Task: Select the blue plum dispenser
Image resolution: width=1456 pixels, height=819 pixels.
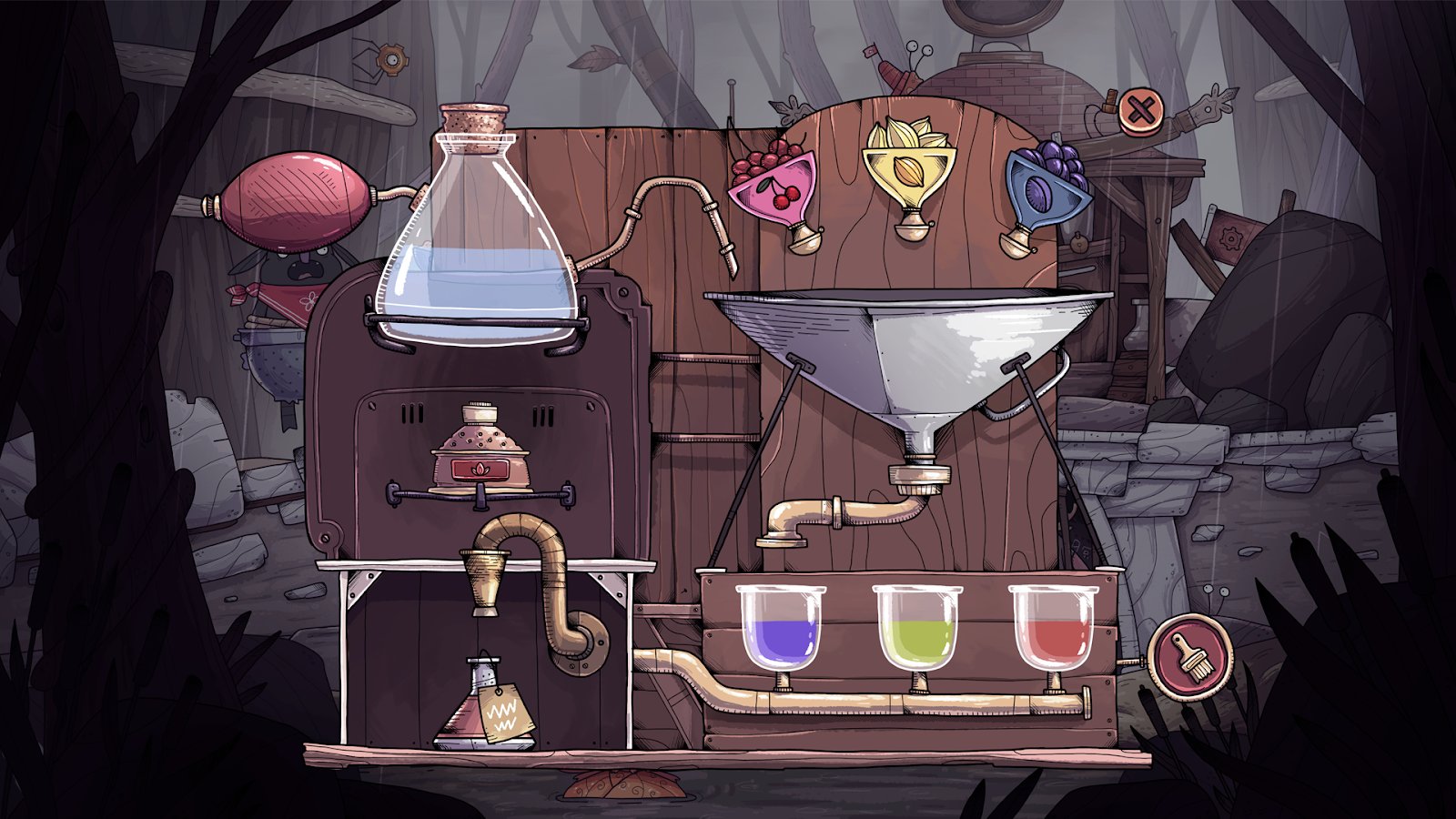Action: [x=1046, y=190]
